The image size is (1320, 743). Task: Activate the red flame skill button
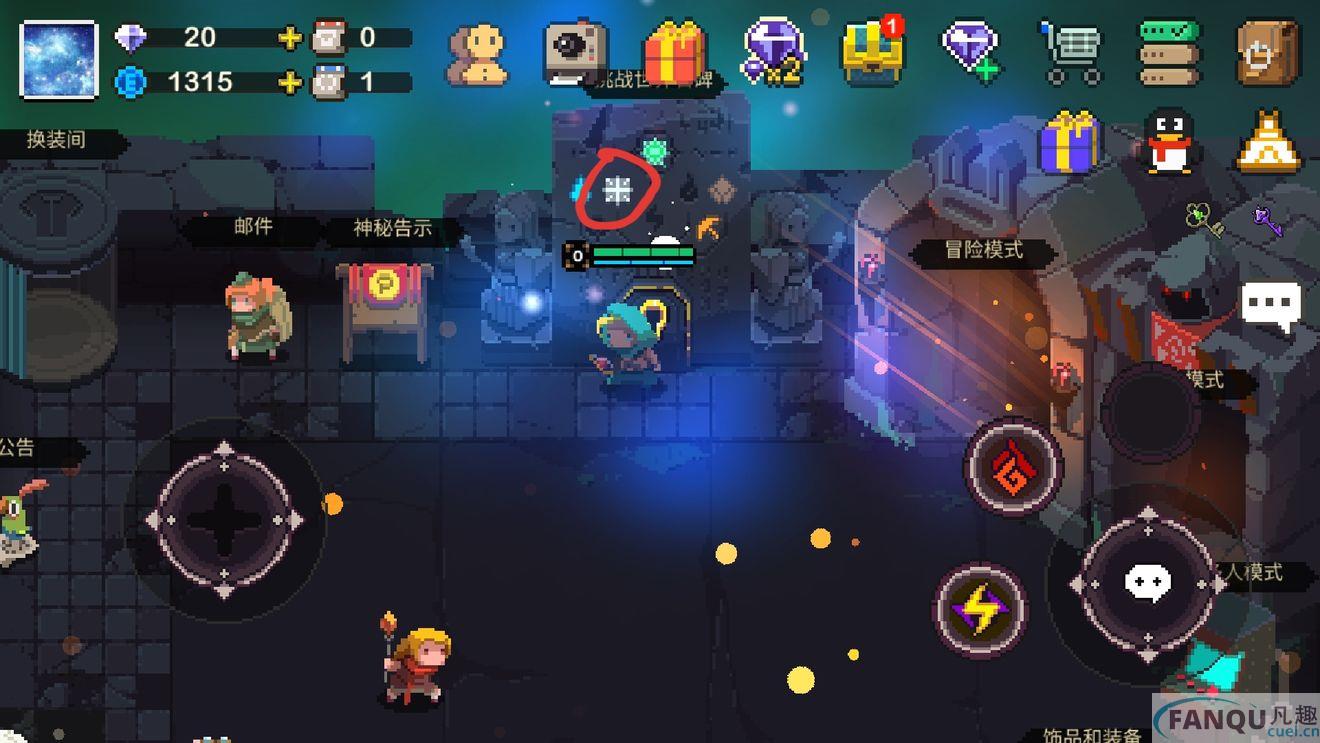coord(1013,467)
